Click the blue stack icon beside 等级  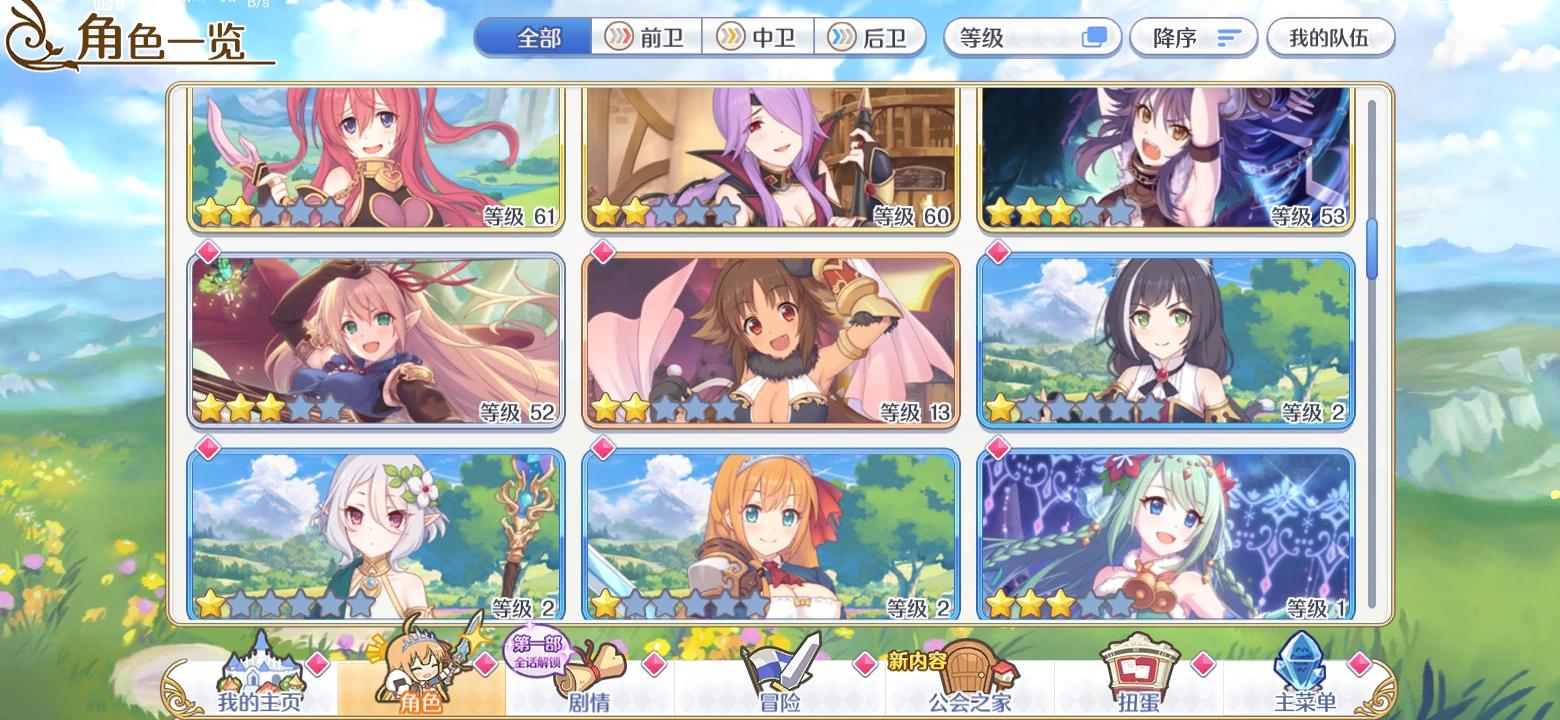coord(1096,36)
